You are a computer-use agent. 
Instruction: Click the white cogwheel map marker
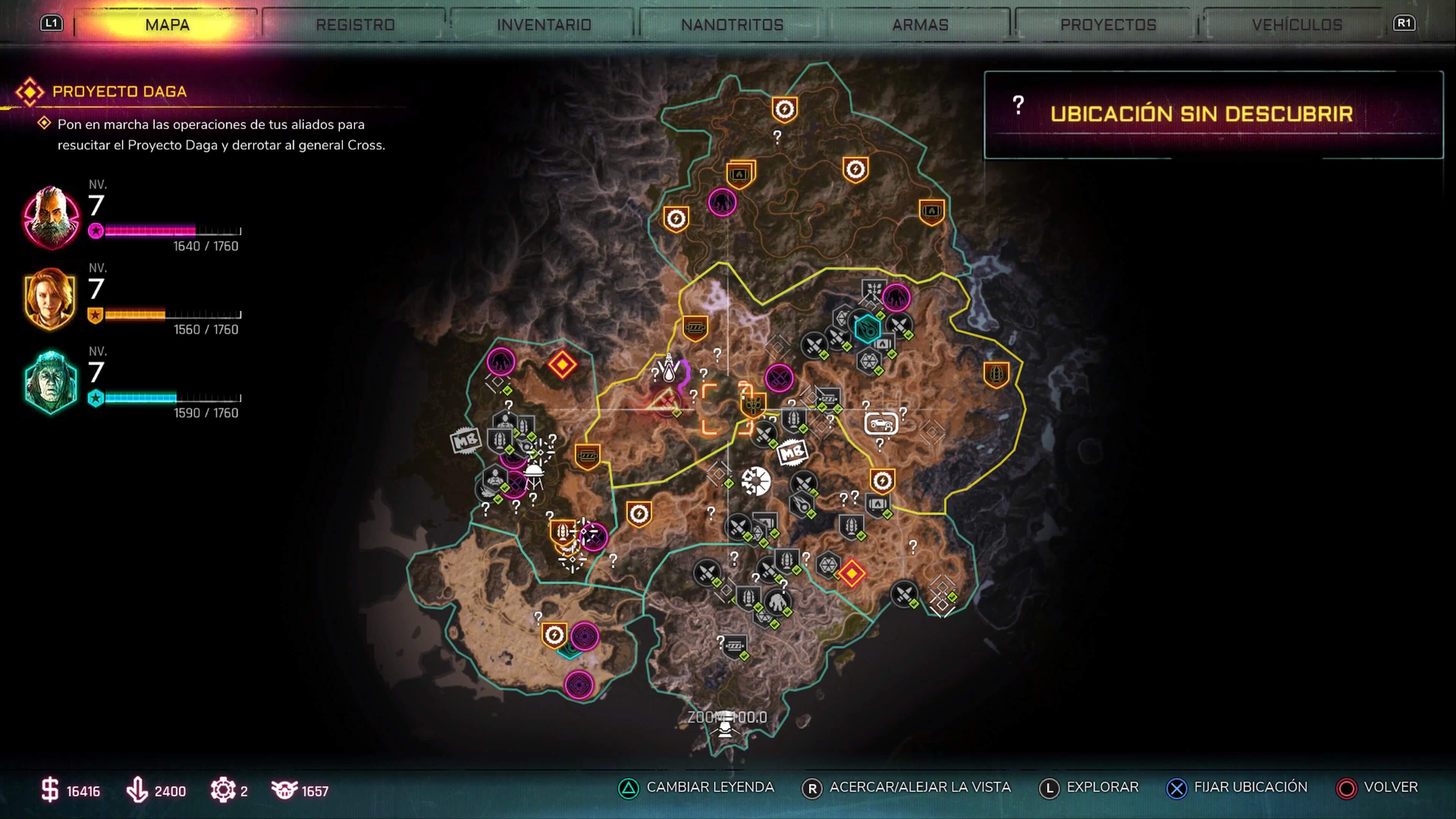(756, 482)
